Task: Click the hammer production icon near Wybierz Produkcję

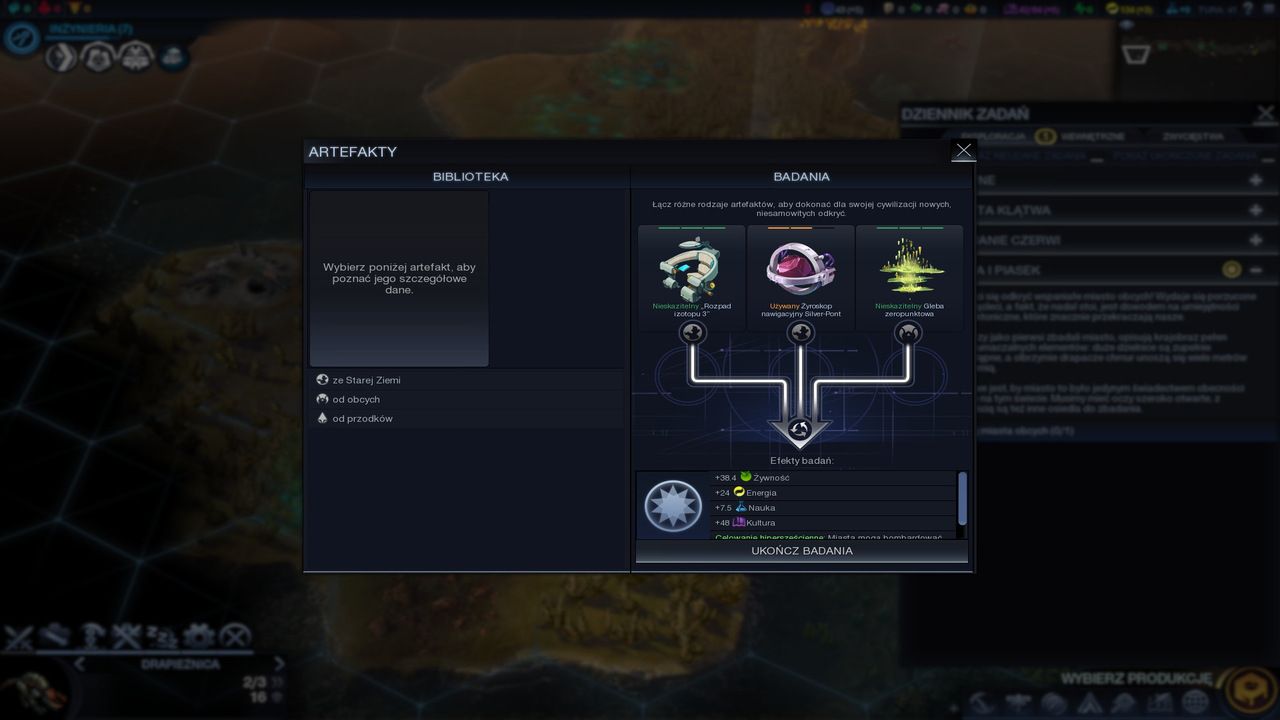Action: click(x=980, y=703)
